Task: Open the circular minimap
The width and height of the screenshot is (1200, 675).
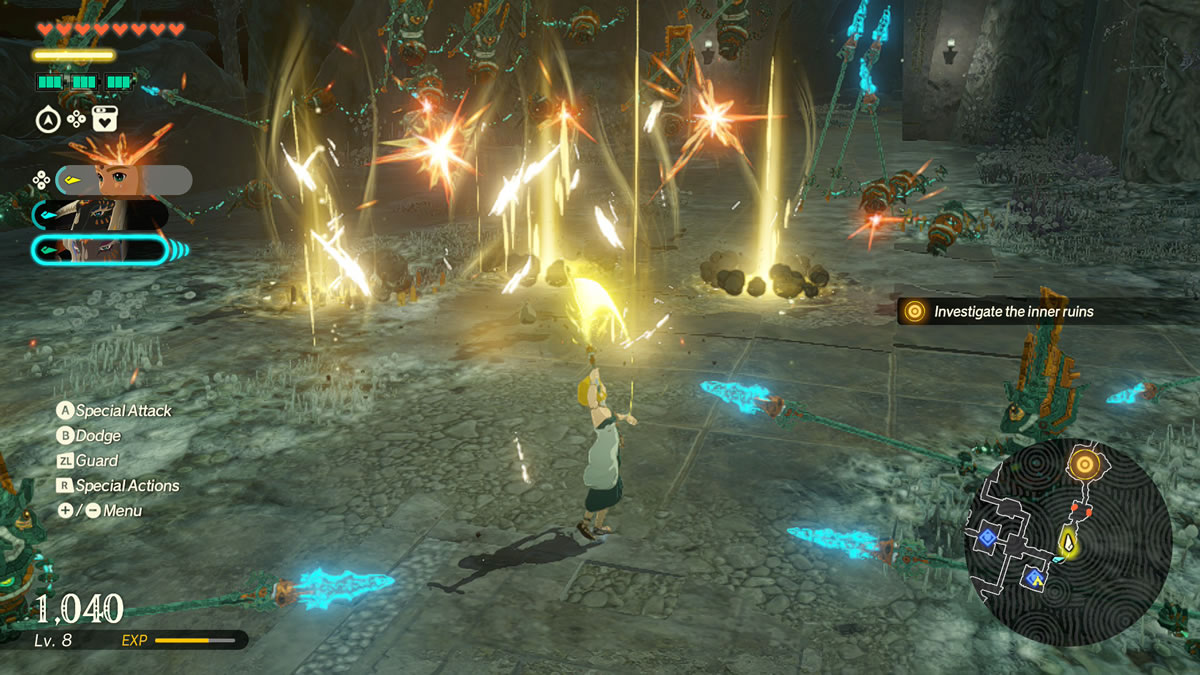Action: [1067, 540]
